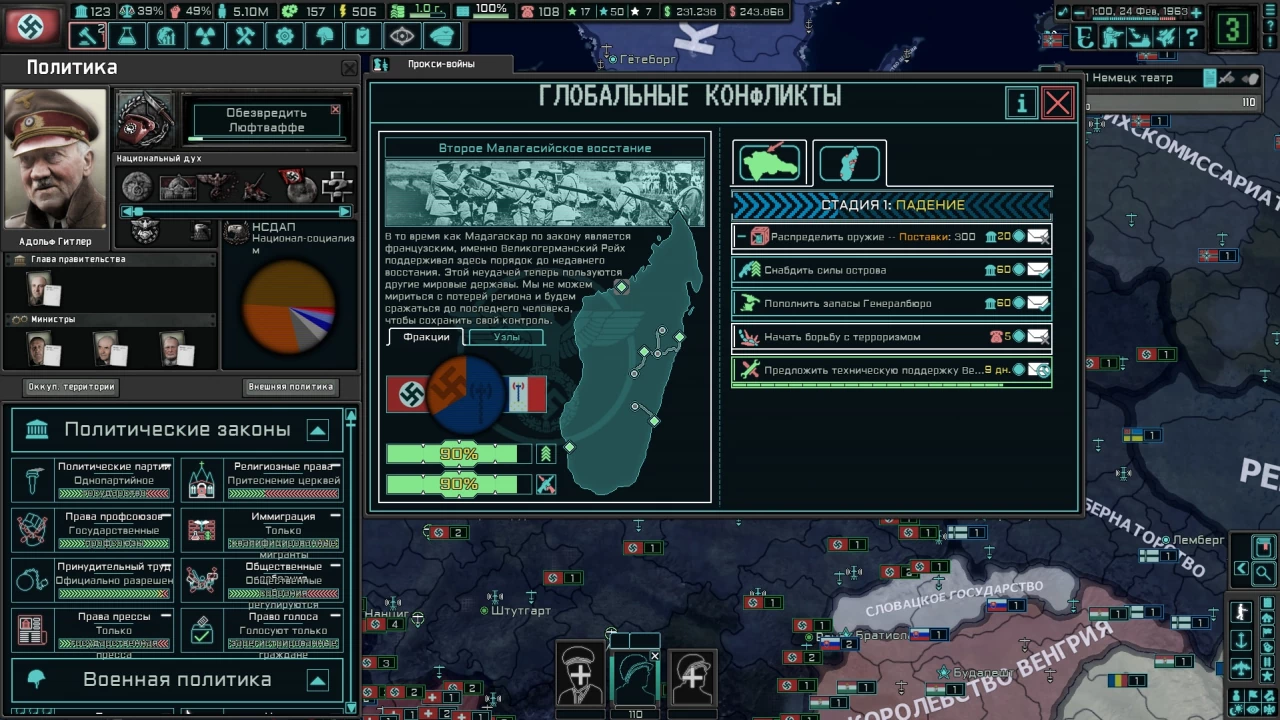
Task: Open the Прокси-войны tab
Action: click(x=441, y=64)
